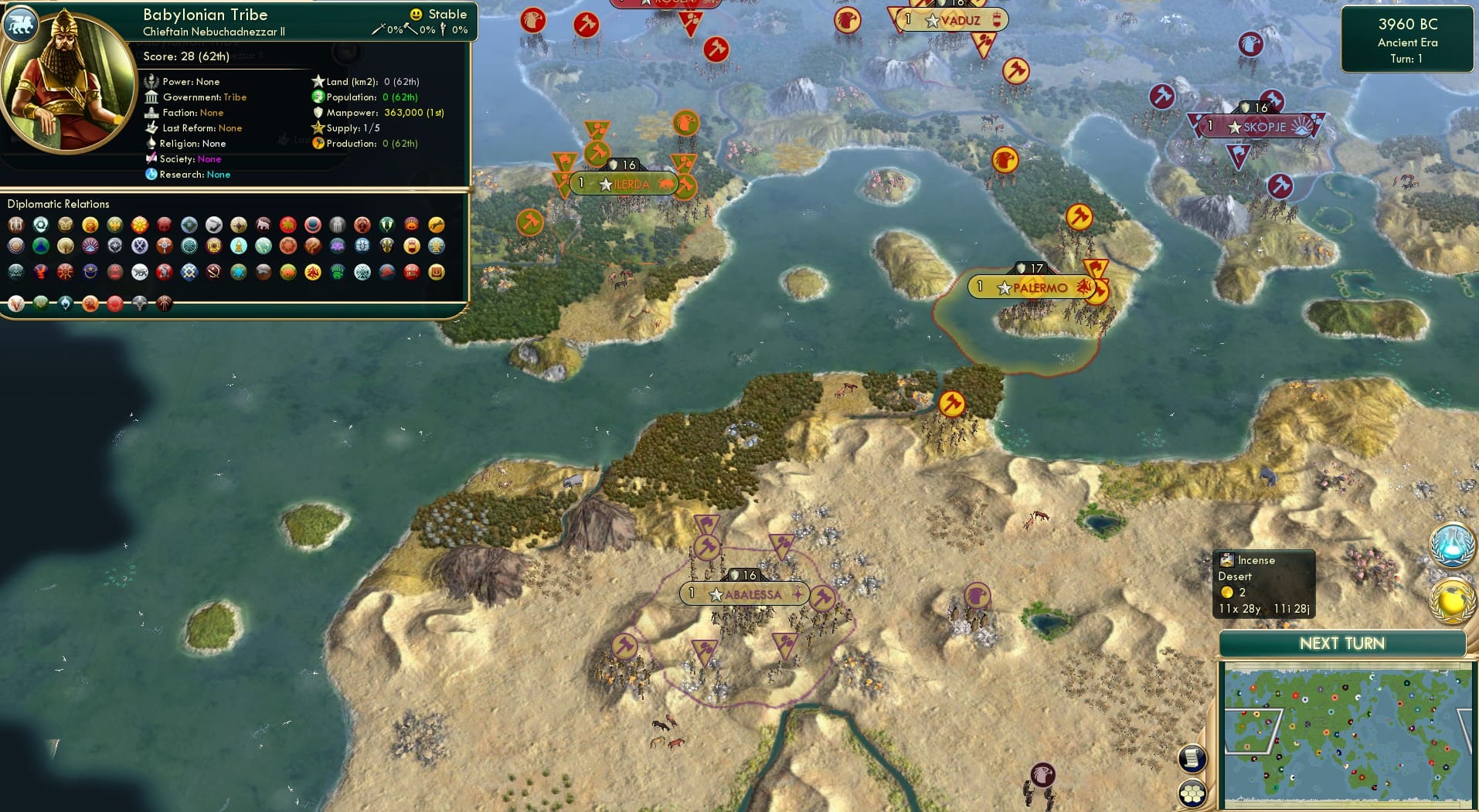Click the Research: None link
Viewport: 1479px width, 812px height.
[x=217, y=174]
